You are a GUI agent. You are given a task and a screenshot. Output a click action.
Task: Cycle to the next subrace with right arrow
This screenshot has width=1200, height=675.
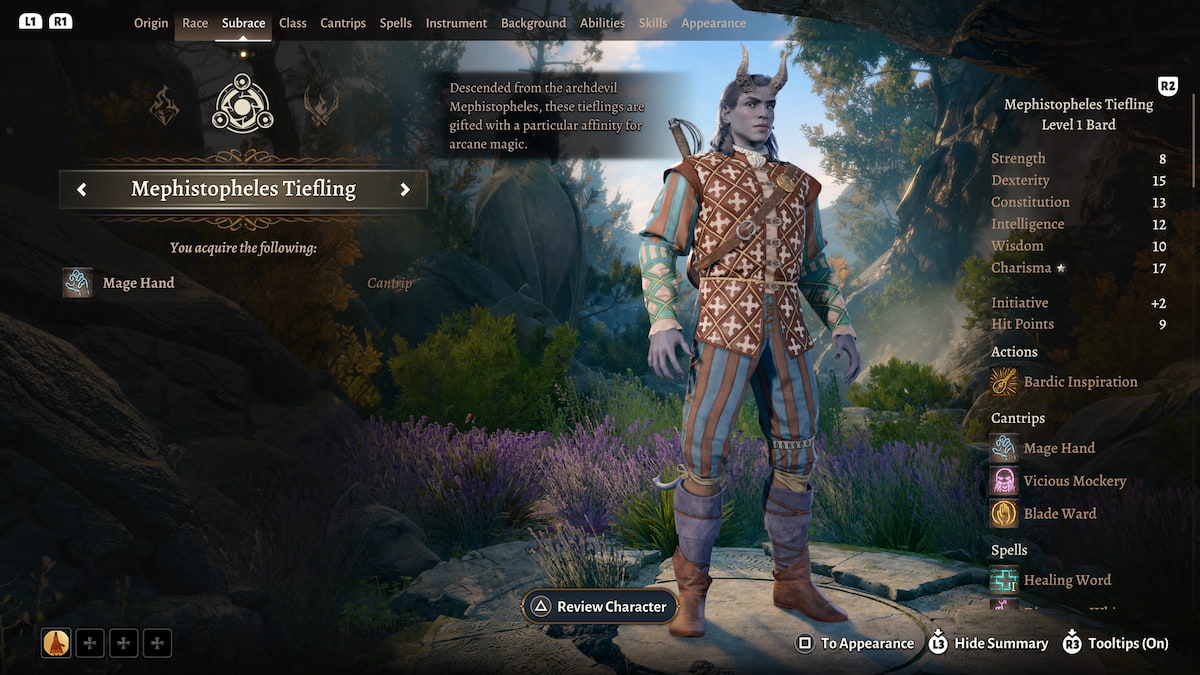(x=405, y=189)
